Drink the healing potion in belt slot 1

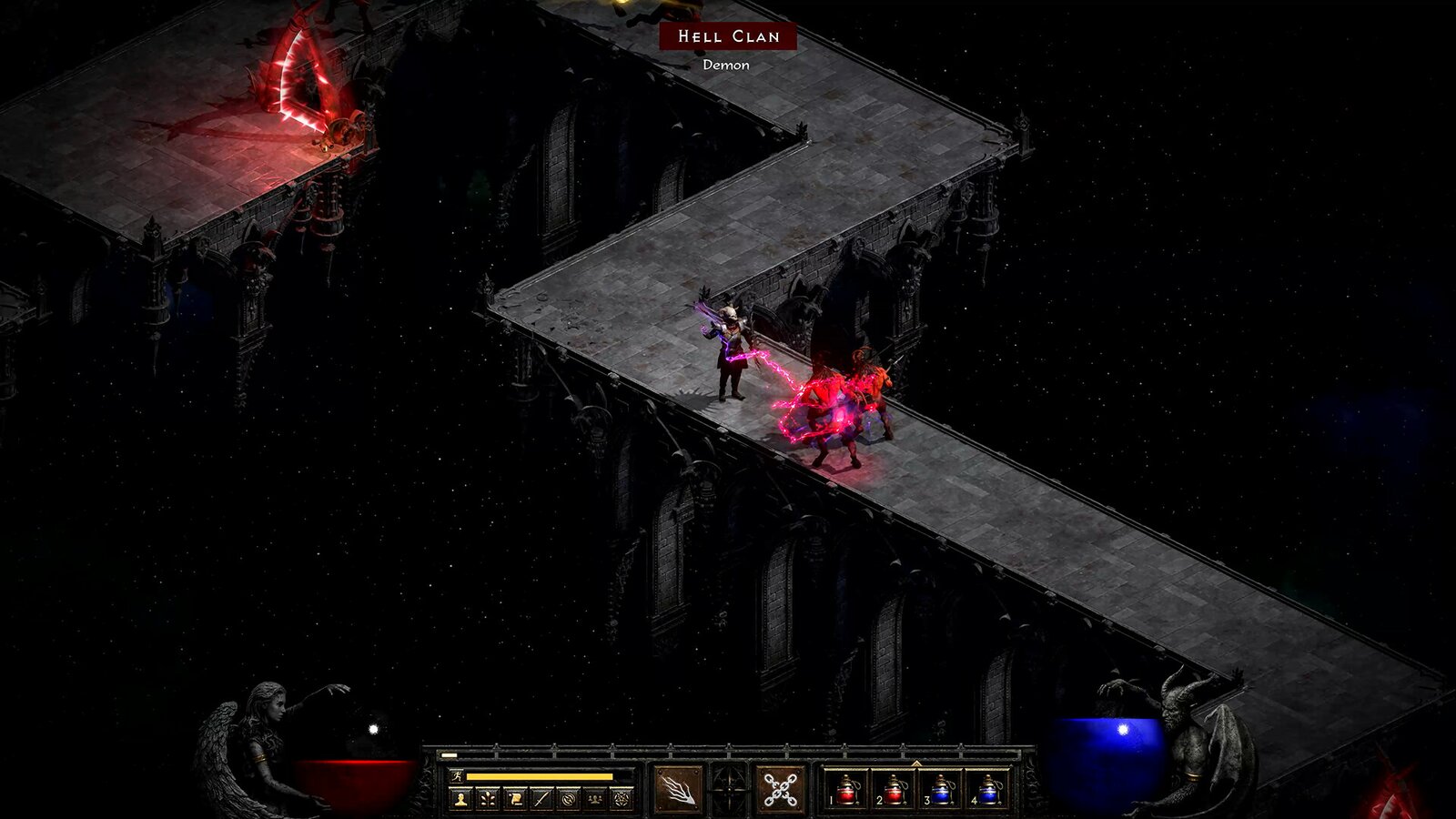pos(846,792)
